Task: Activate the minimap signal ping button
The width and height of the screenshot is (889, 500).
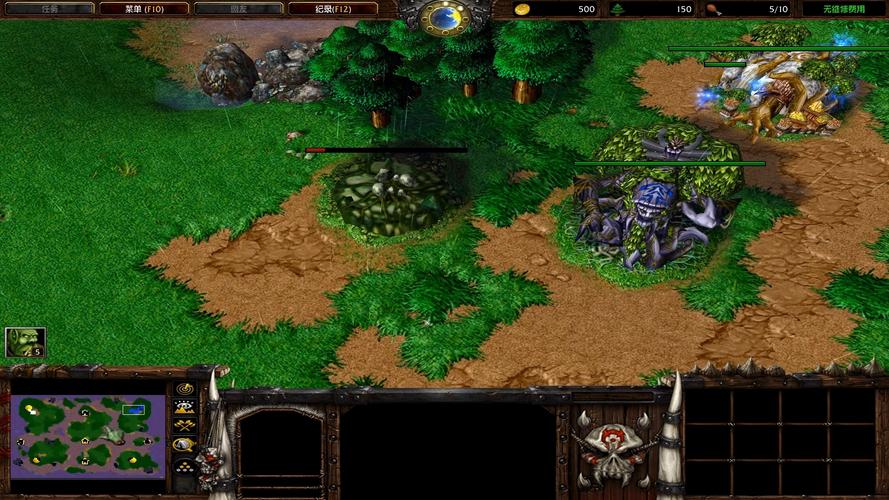Action: pyautogui.click(x=184, y=388)
